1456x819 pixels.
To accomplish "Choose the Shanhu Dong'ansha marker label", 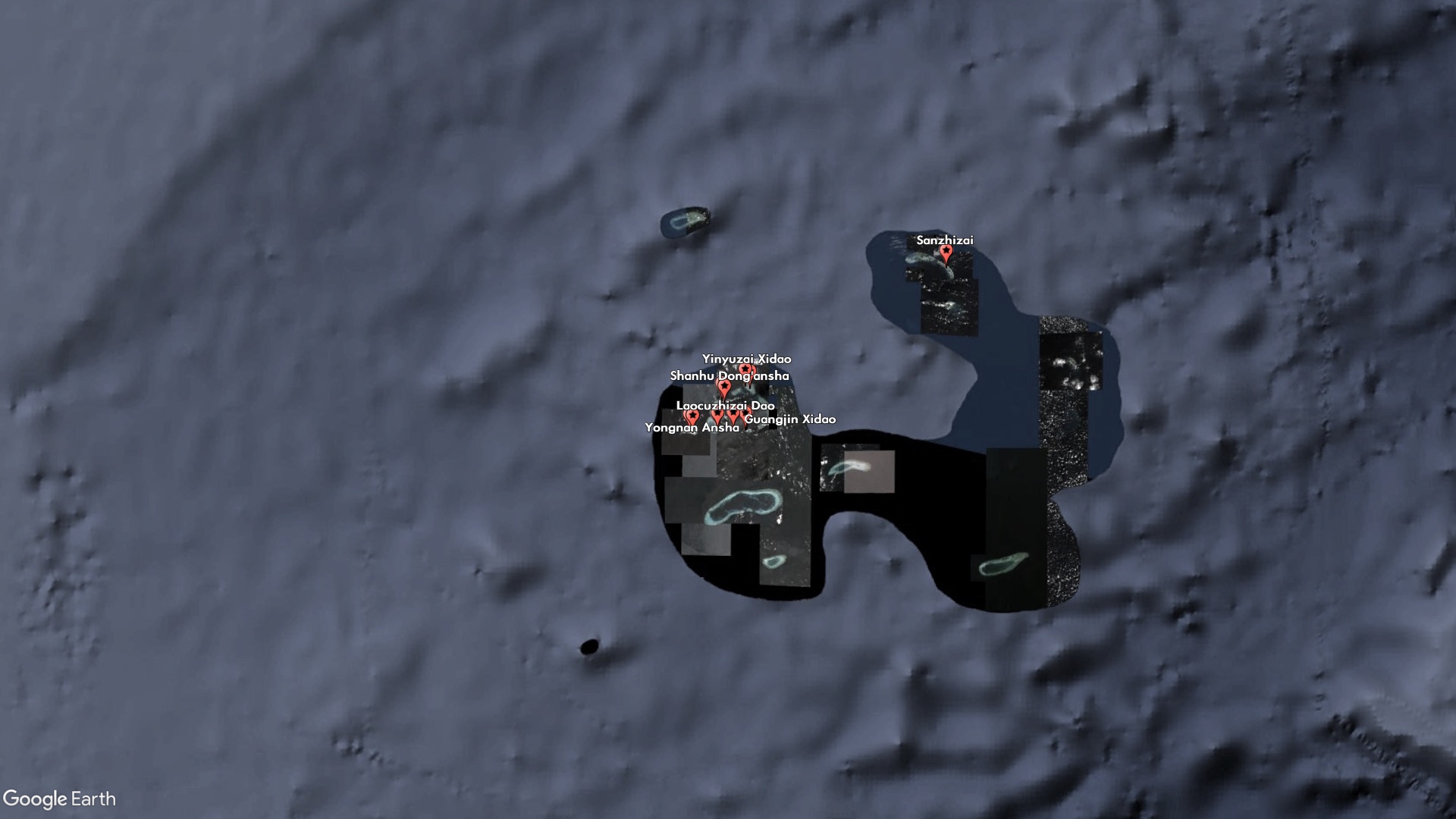I will pos(729,376).
